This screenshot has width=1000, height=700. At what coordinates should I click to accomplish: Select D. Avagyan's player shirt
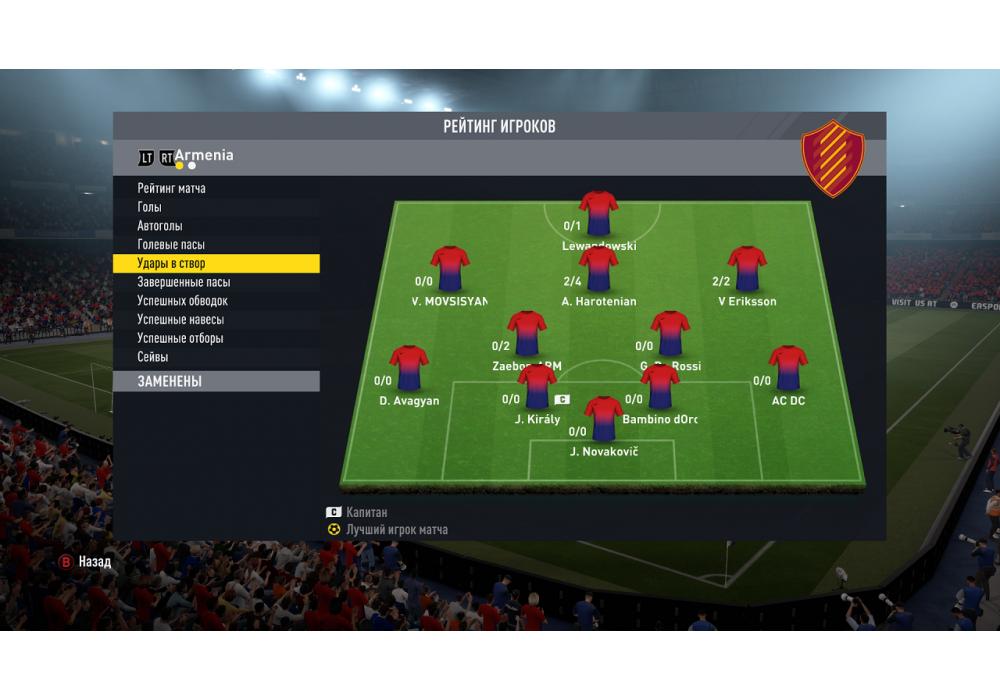pyautogui.click(x=408, y=367)
